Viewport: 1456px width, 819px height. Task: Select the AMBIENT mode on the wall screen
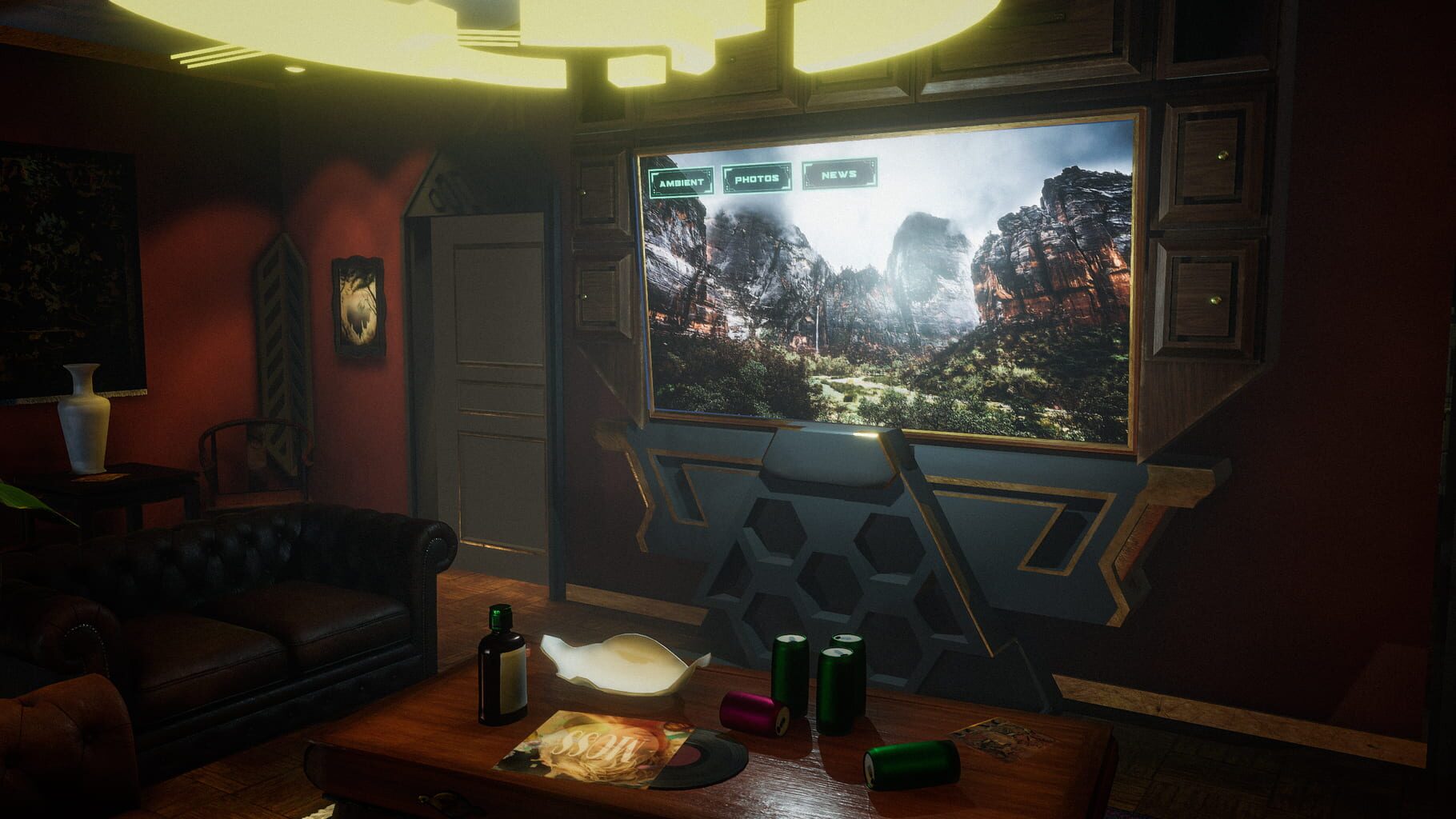682,180
